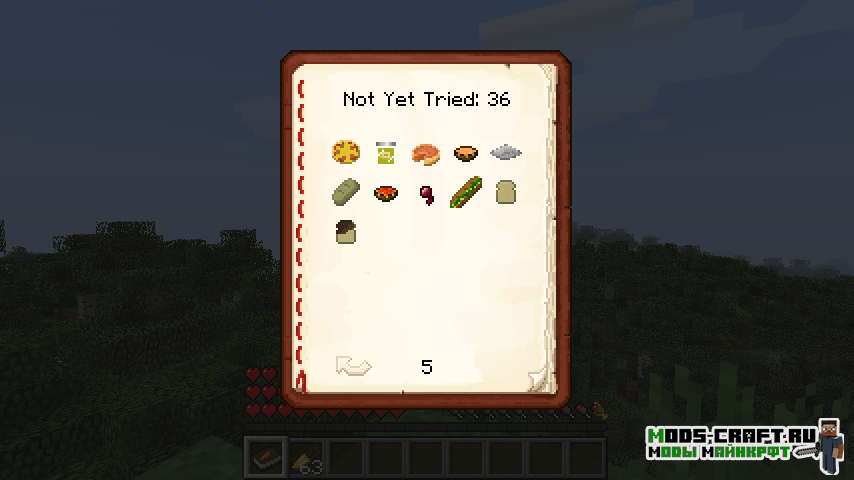Pick the gray raw fish icon
The width and height of the screenshot is (854, 480).
[x=506, y=153]
